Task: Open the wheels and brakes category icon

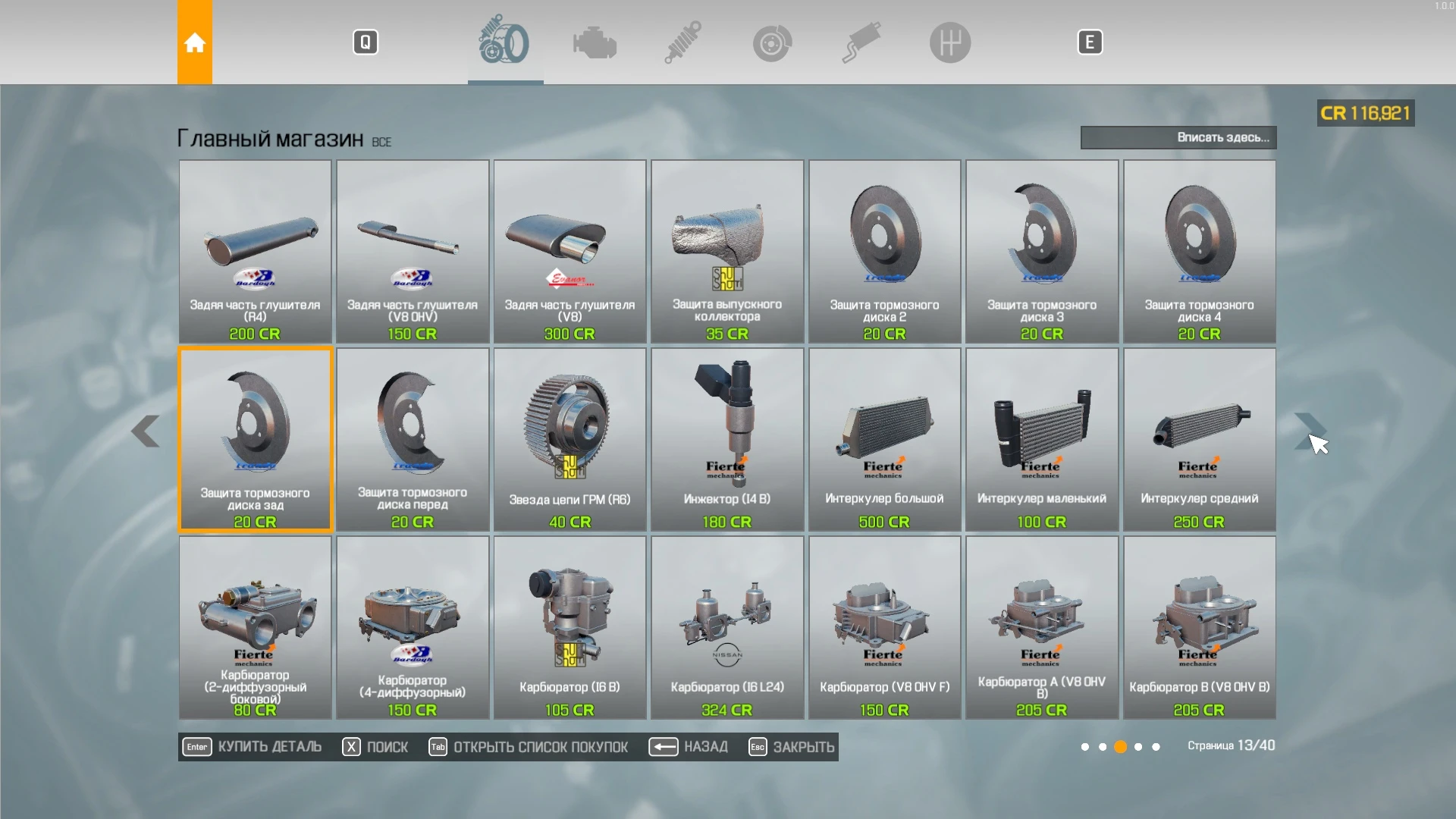Action: (505, 42)
